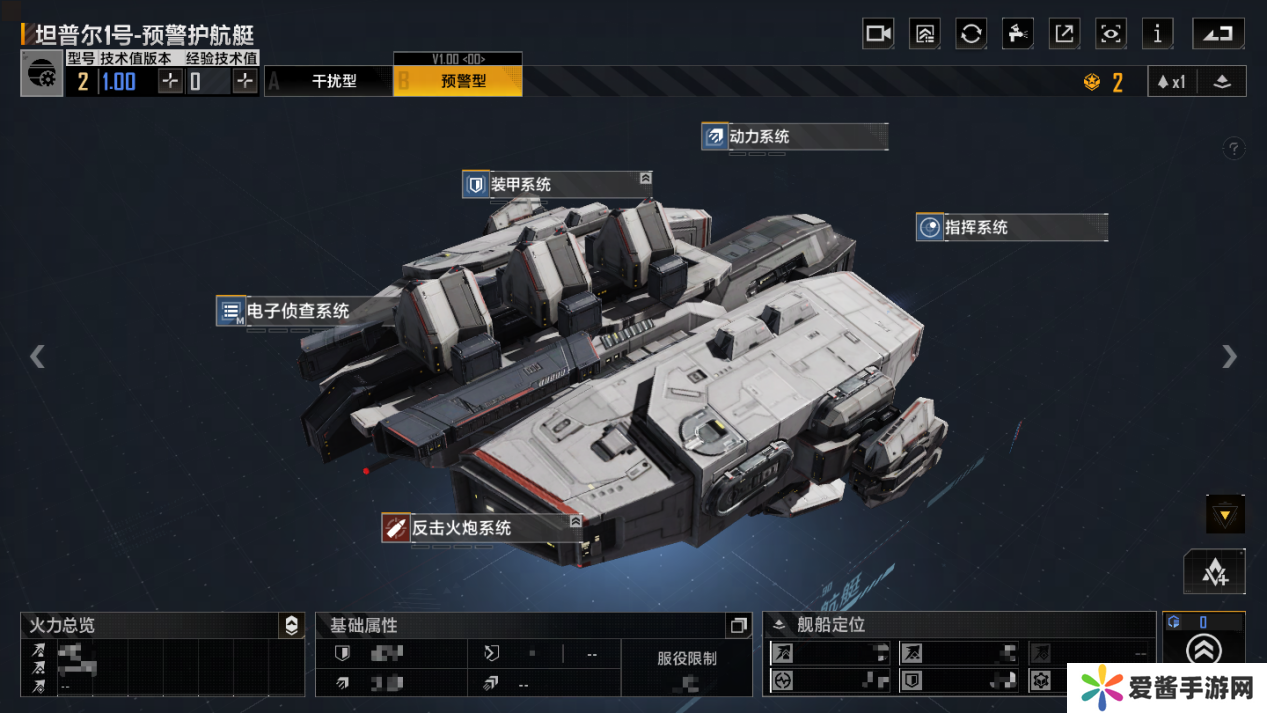Screen dimensions: 1267x713
Task: Open the spray paint gun icon
Action: tap(1017, 33)
